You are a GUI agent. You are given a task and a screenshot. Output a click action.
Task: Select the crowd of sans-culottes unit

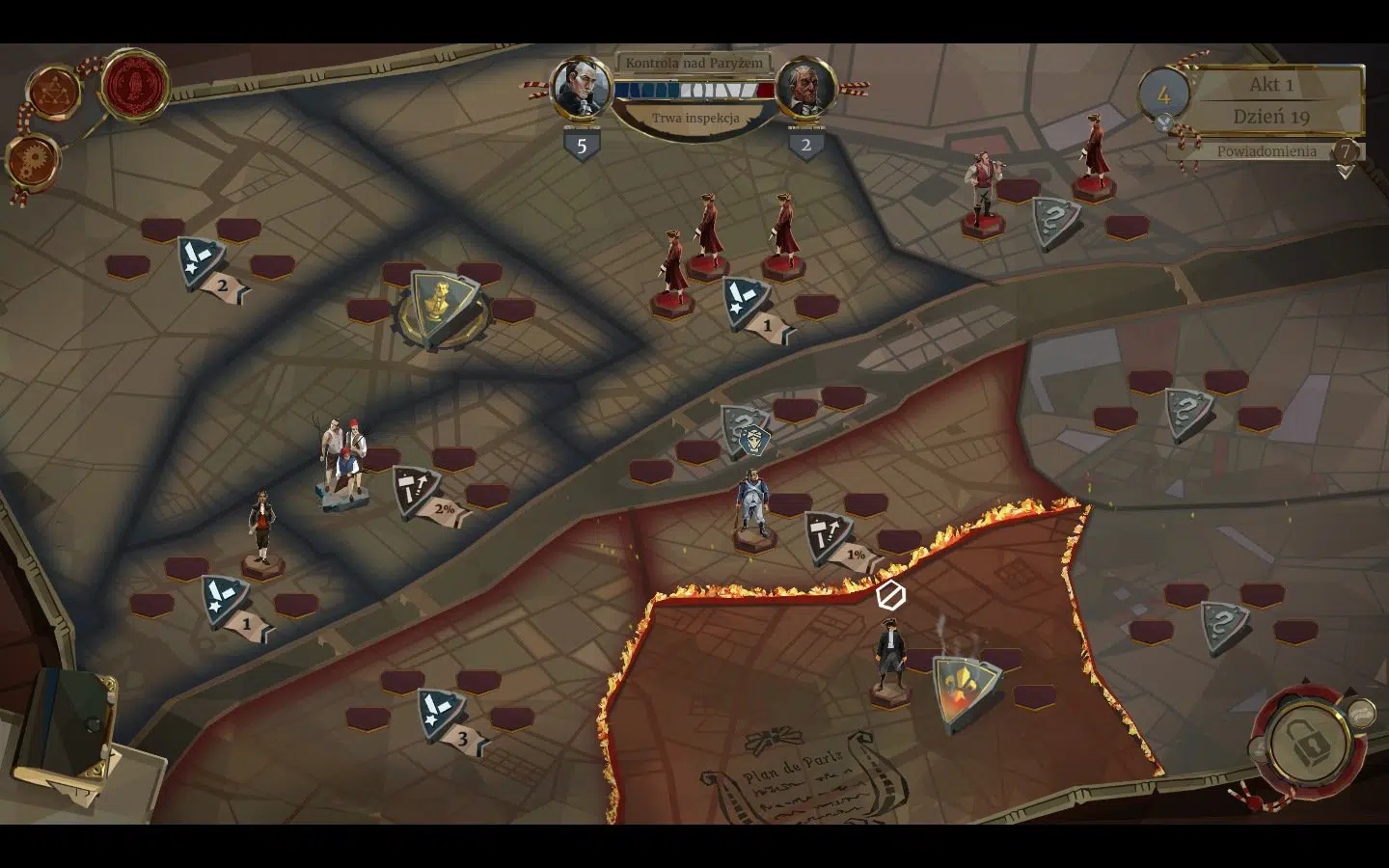tap(344, 460)
